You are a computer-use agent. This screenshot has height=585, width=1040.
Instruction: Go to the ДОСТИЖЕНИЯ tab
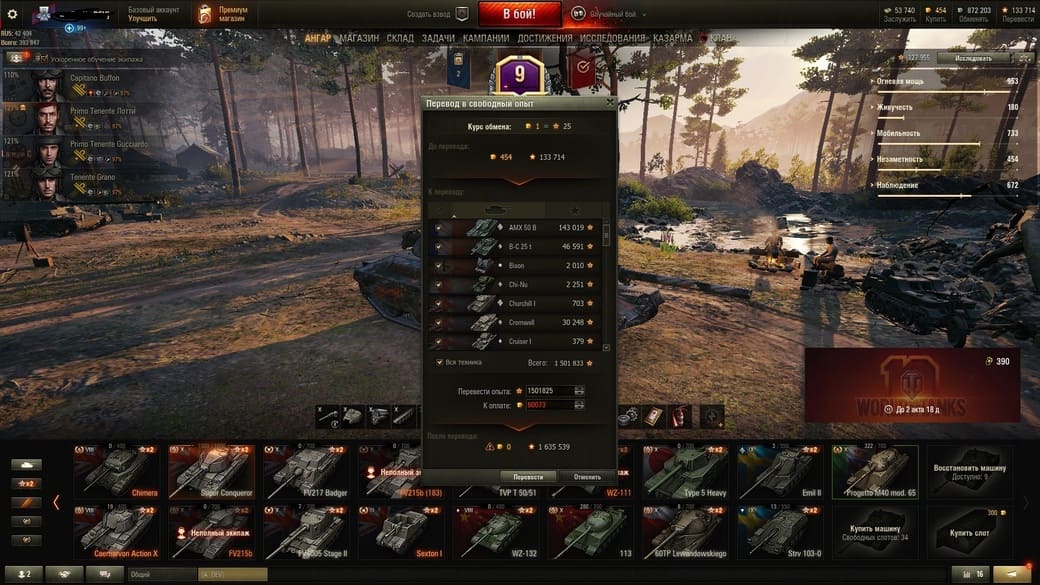tap(545, 38)
